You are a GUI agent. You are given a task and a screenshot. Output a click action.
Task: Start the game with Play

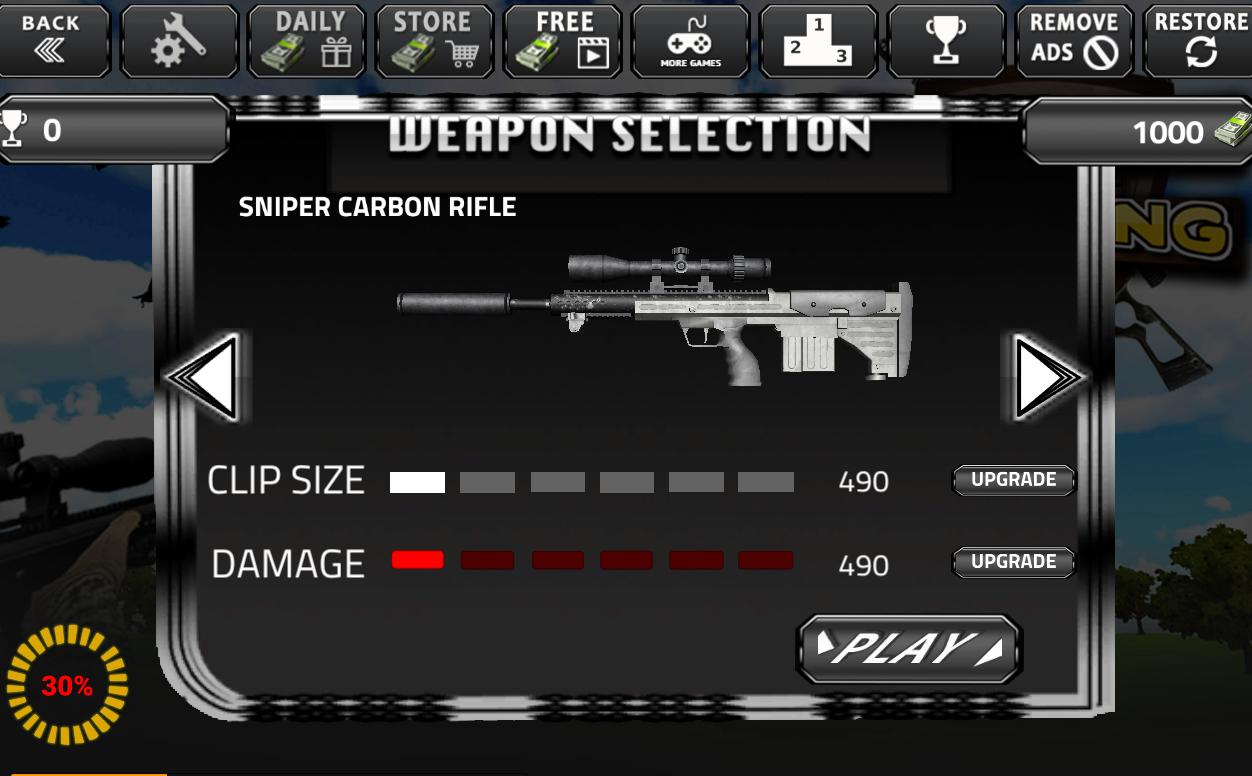908,649
